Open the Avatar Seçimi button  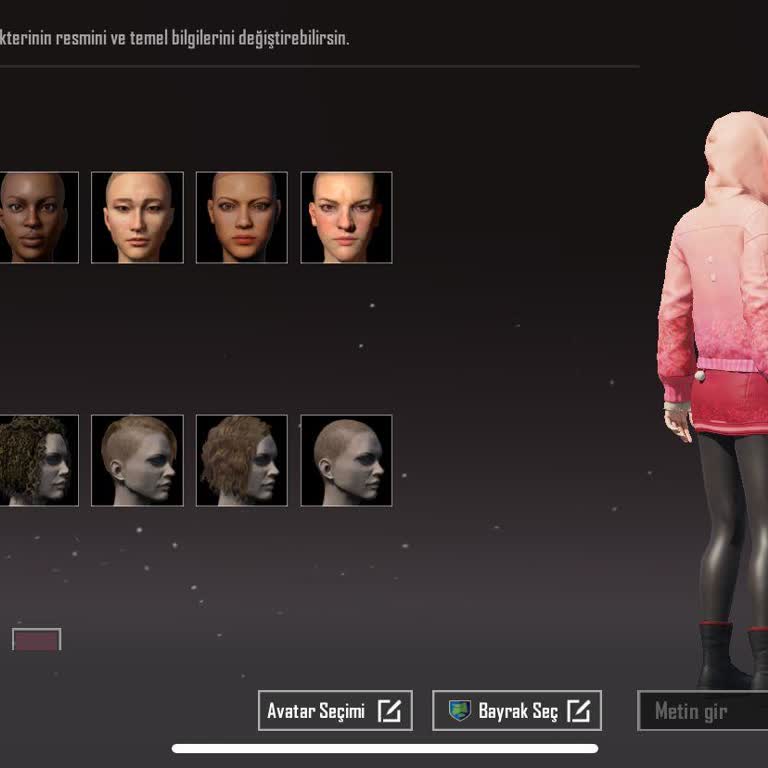(x=334, y=711)
